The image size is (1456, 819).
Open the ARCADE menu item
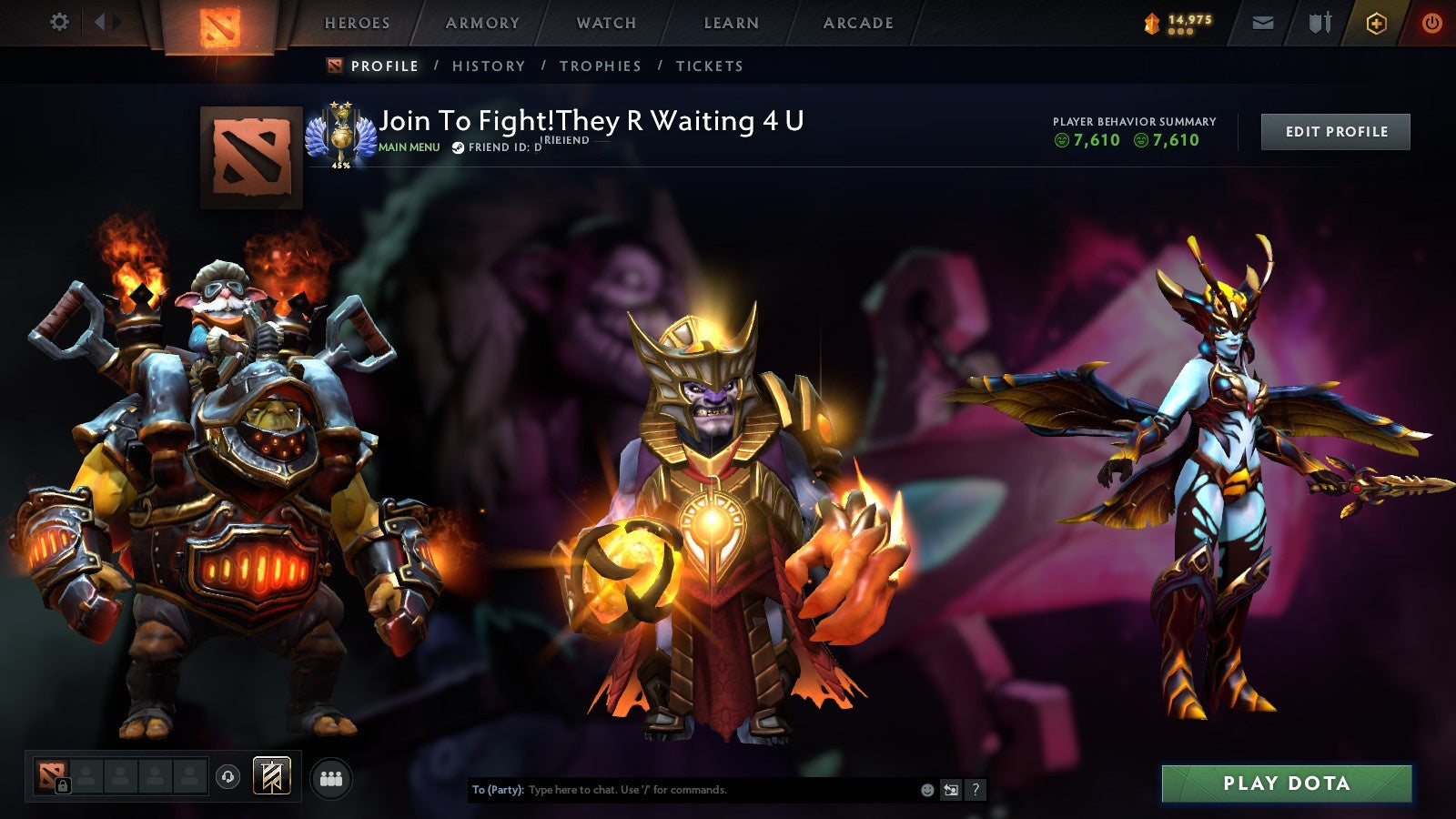(859, 23)
